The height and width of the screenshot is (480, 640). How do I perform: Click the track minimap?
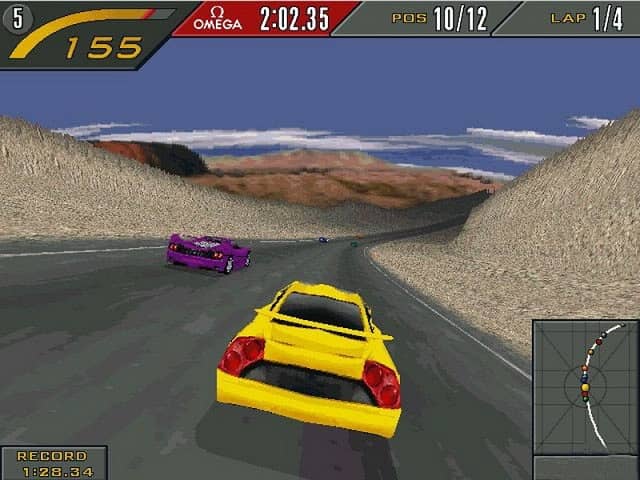click(585, 387)
